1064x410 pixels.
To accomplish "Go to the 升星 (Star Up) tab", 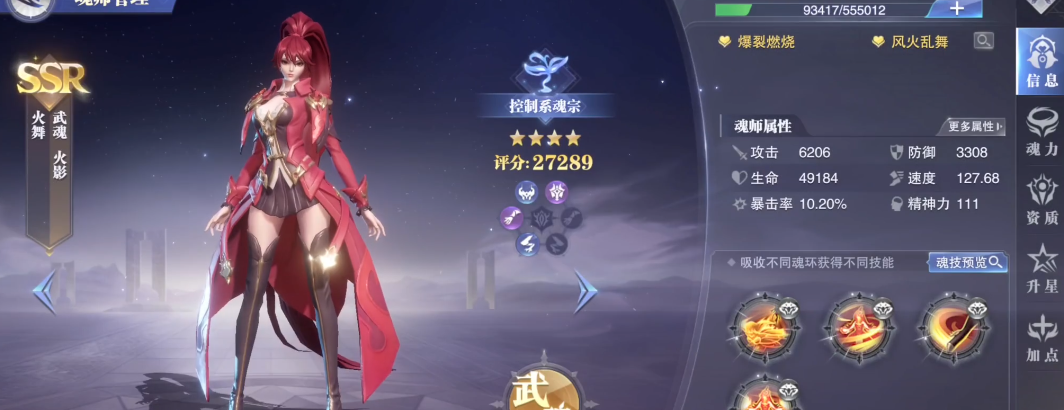I will pyautogui.click(x=1040, y=270).
